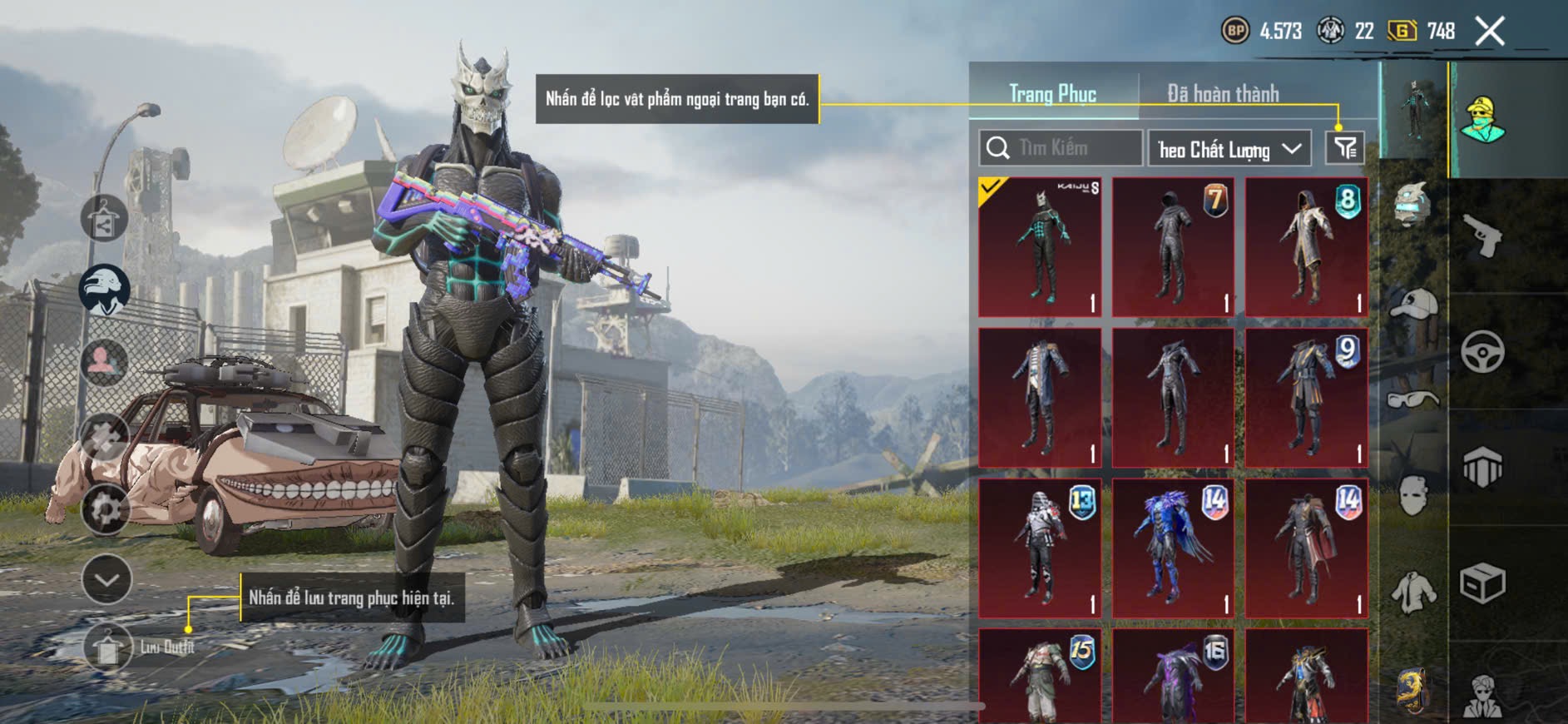
Task: Open the Theo Chất Lượng sort dropdown
Action: tap(1229, 149)
